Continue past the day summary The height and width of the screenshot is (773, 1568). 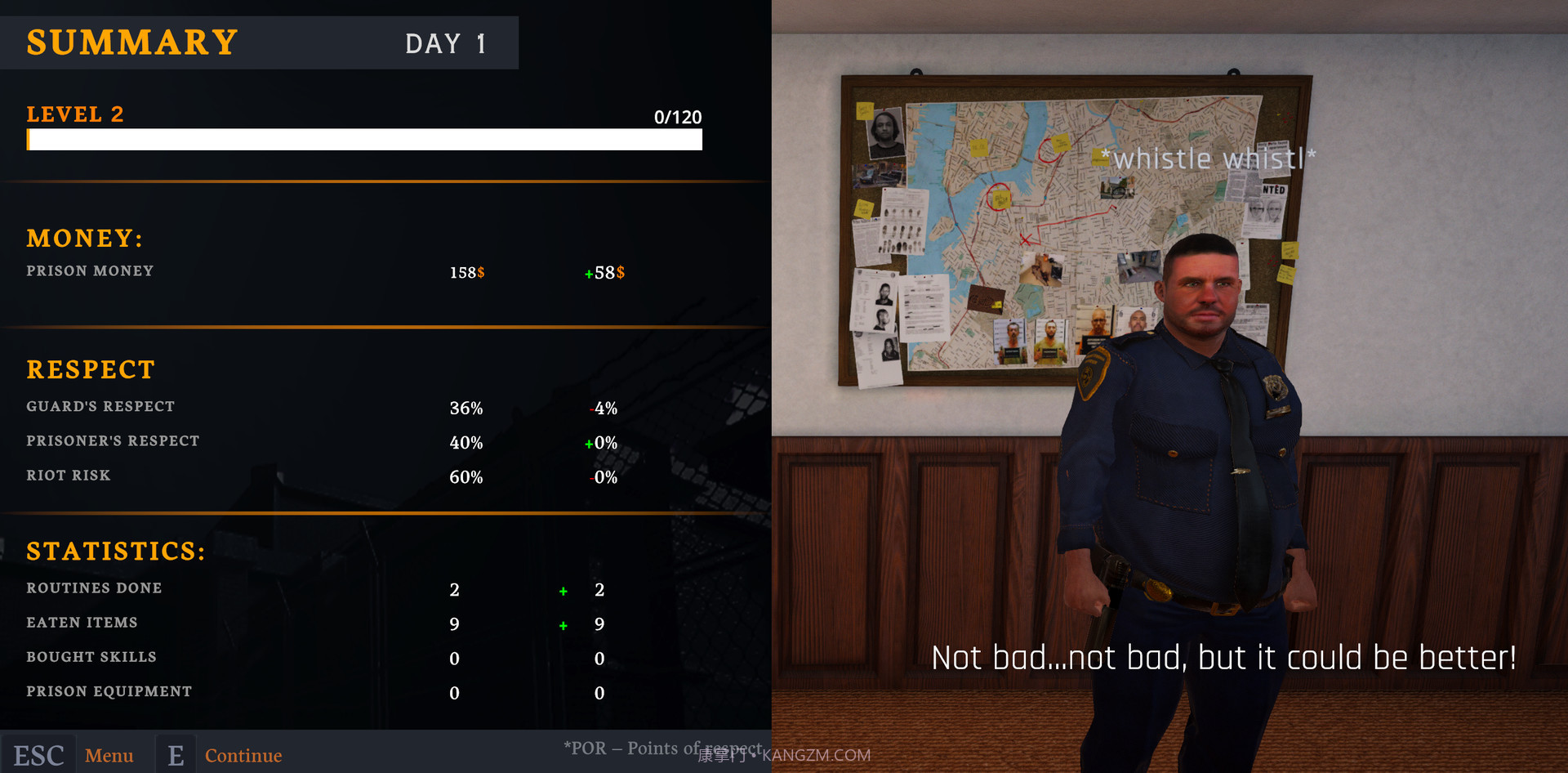[242, 755]
